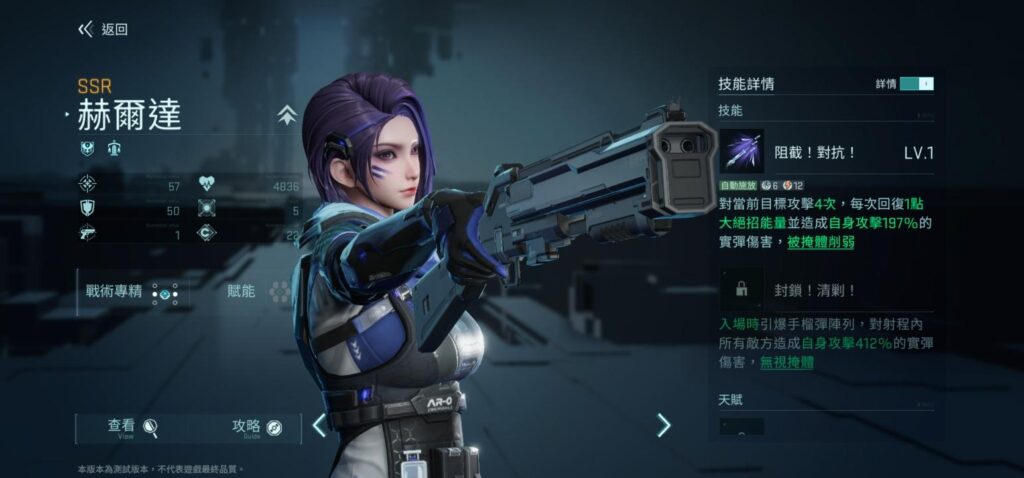
Task: Go back using the 返回 button
Action: [103, 29]
